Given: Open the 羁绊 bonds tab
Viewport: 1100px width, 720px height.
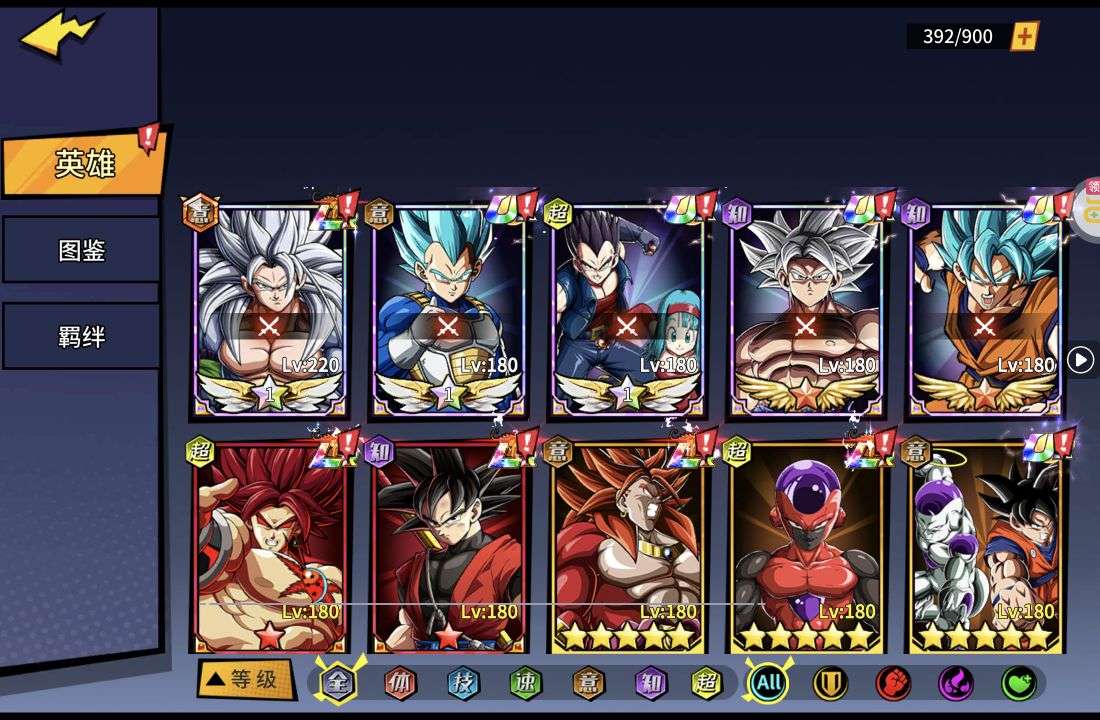Looking at the screenshot, I should coord(81,336).
